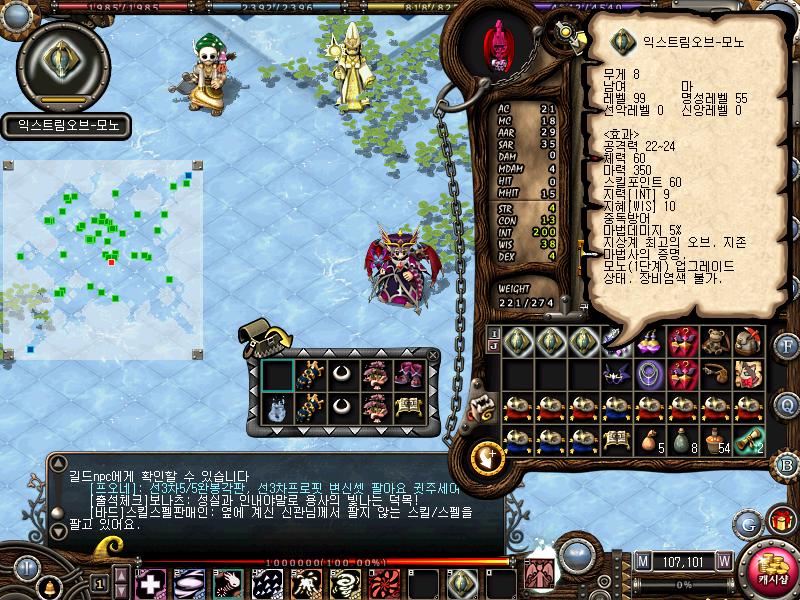Click the round G button

(x=748, y=523)
